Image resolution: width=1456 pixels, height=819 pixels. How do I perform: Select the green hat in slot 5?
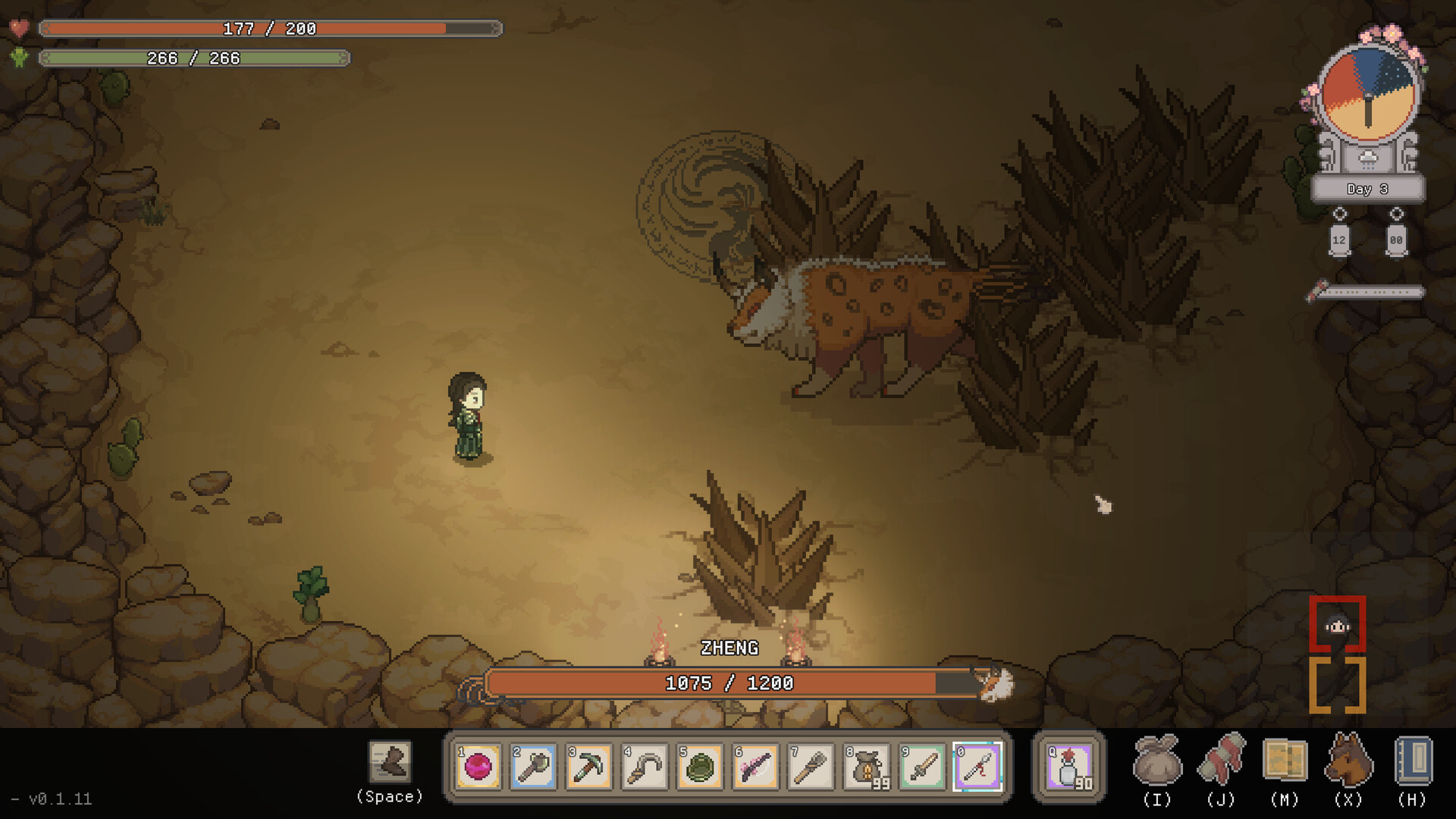(x=700, y=767)
